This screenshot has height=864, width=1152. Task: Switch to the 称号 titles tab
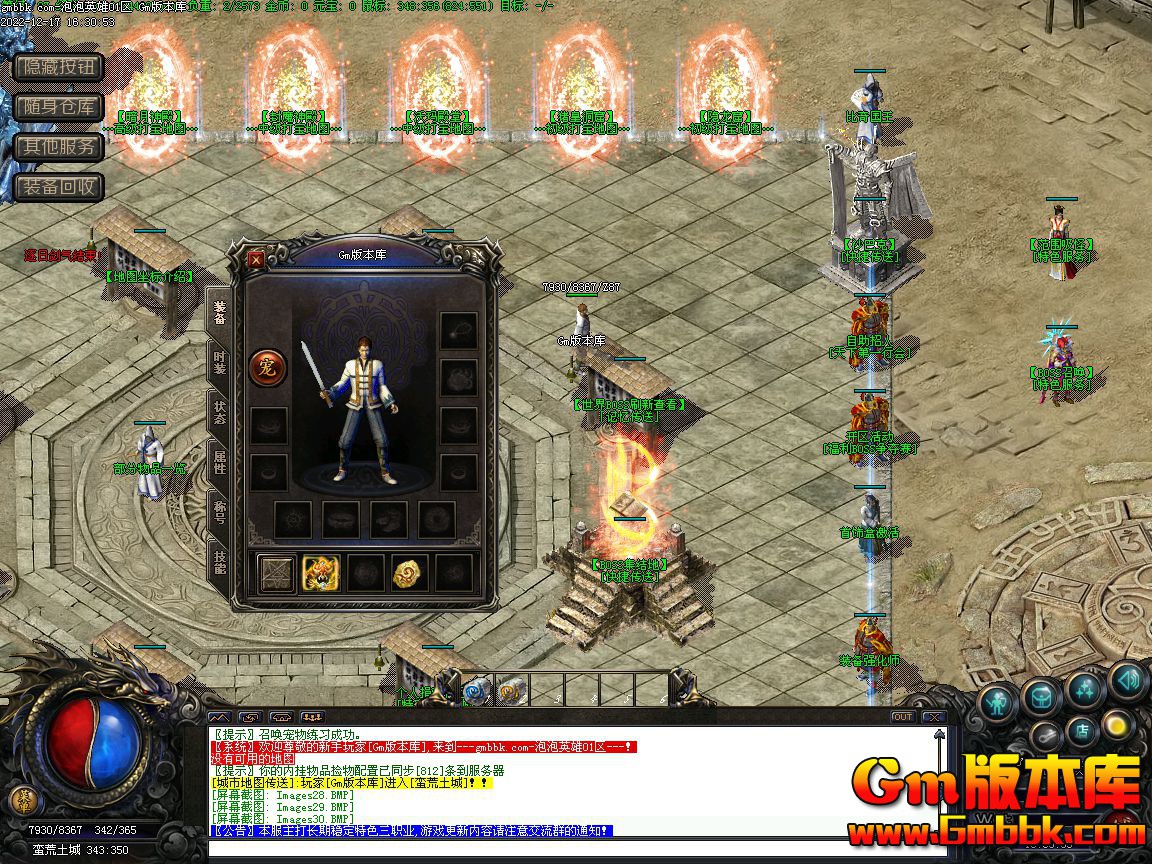pos(219,513)
